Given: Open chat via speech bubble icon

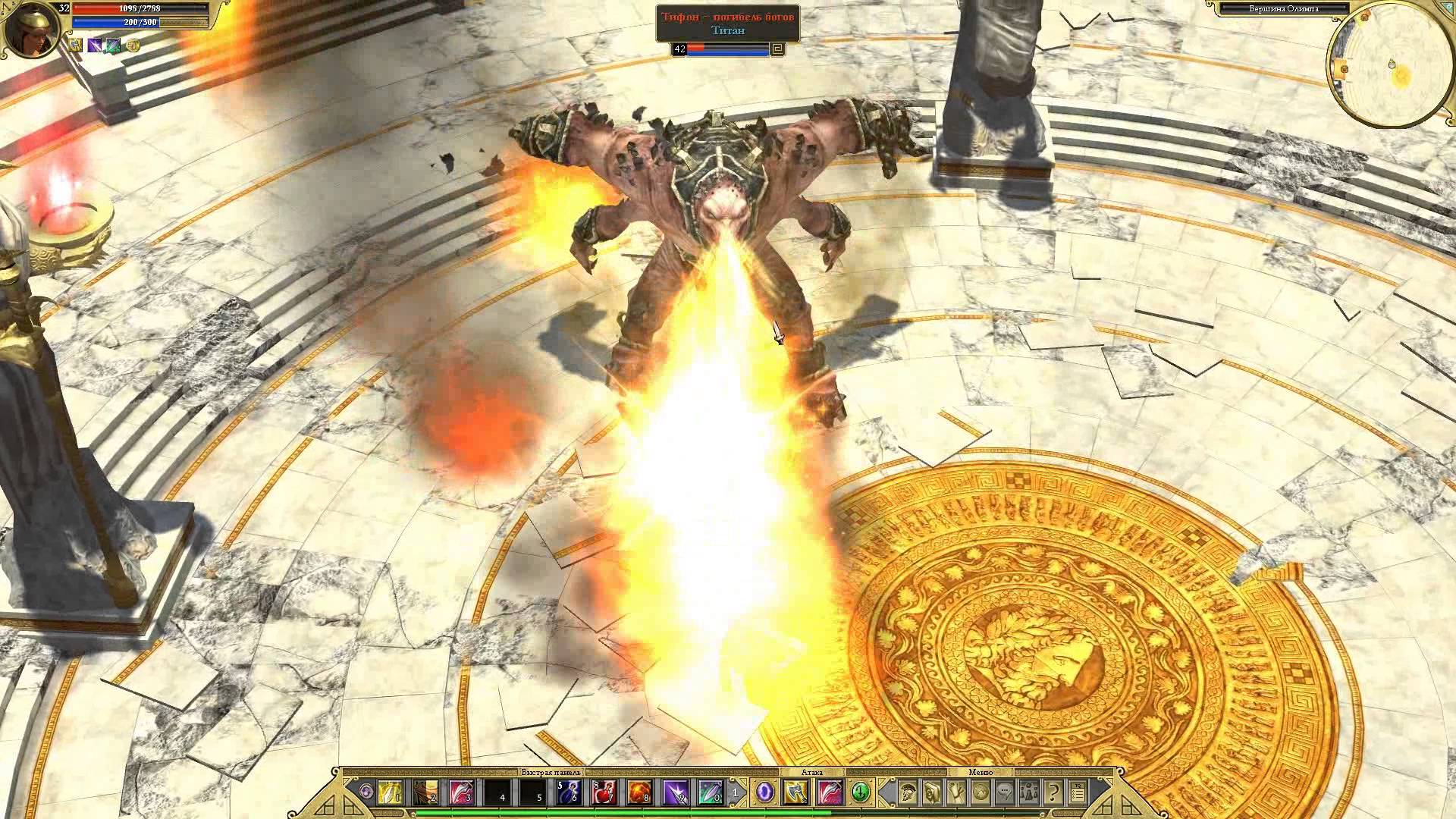Looking at the screenshot, I should point(1005,793).
